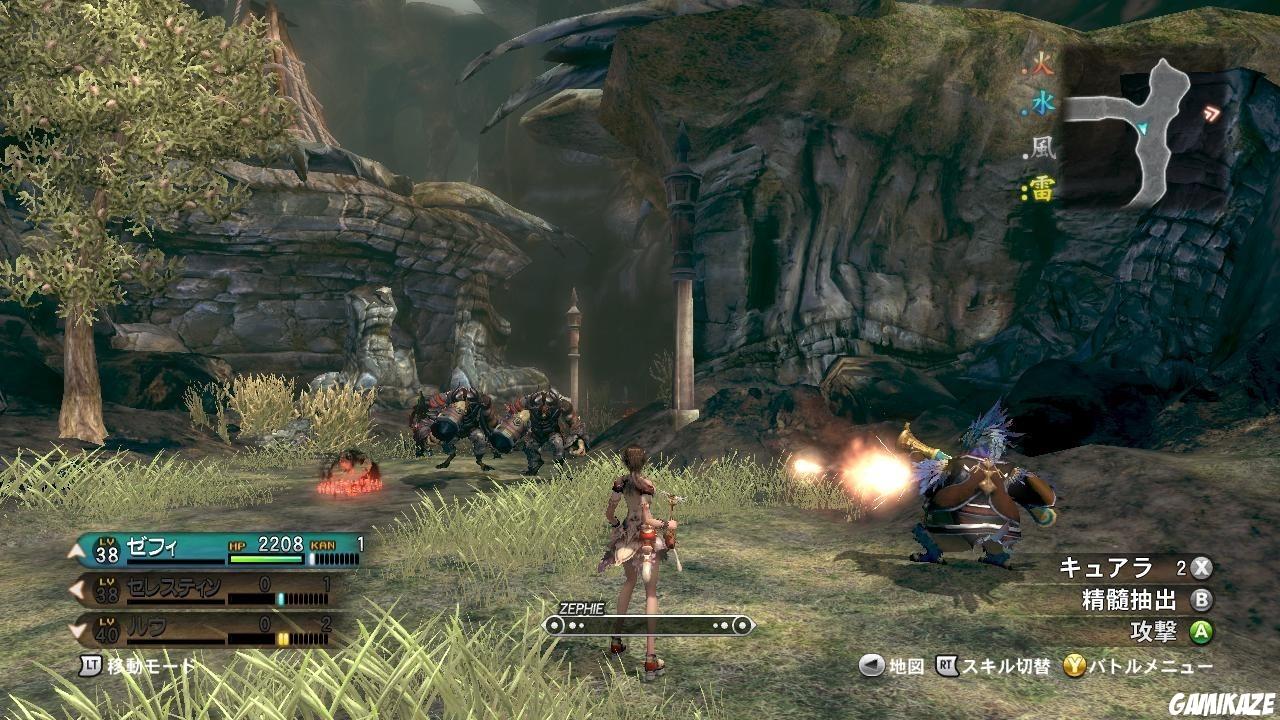Open the バトルメニュー battle menu
This screenshot has width=1280, height=720.
[x=1138, y=666]
